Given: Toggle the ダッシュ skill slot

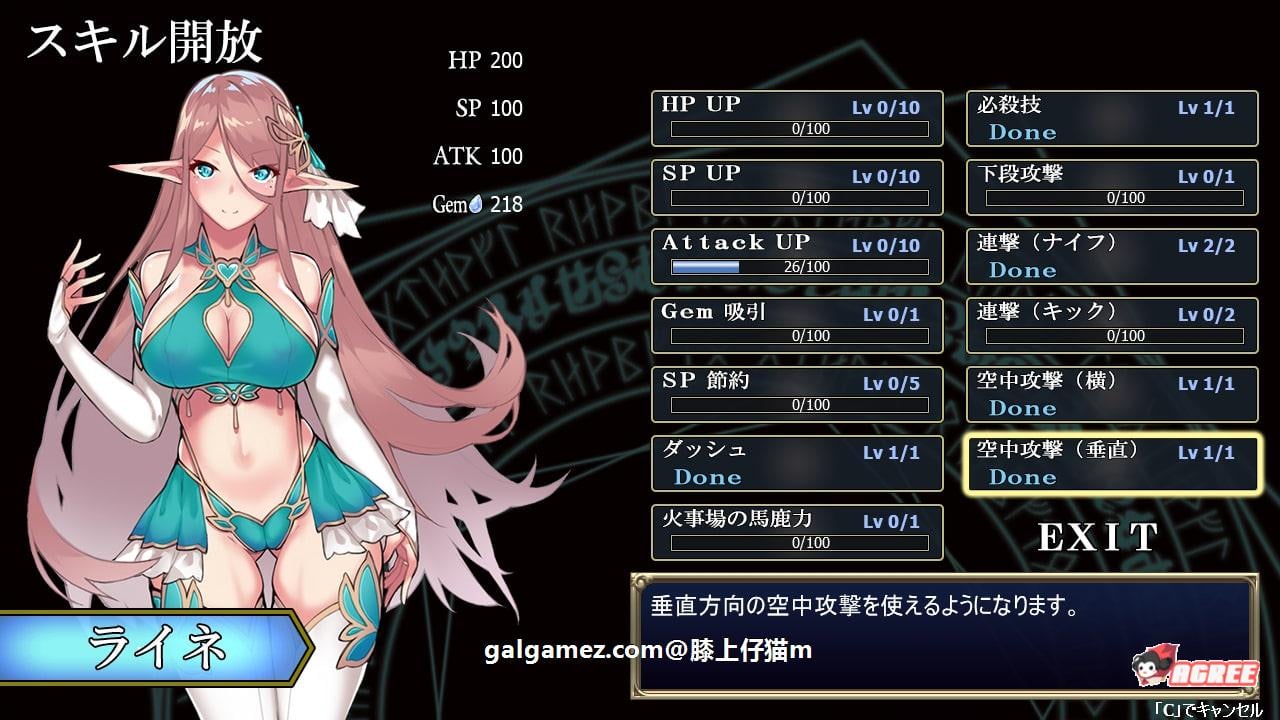Looking at the screenshot, I should pyautogui.click(x=797, y=463).
